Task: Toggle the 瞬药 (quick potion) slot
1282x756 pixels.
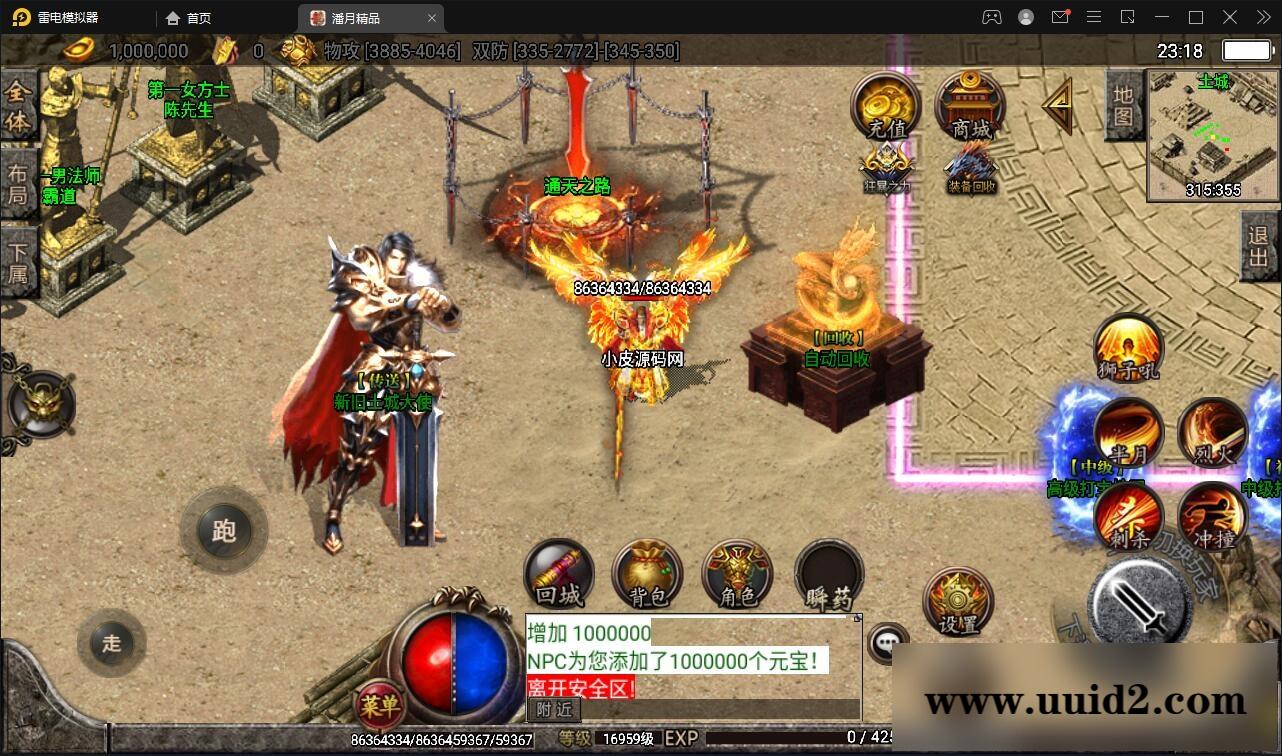Action: pyautogui.click(x=827, y=573)
